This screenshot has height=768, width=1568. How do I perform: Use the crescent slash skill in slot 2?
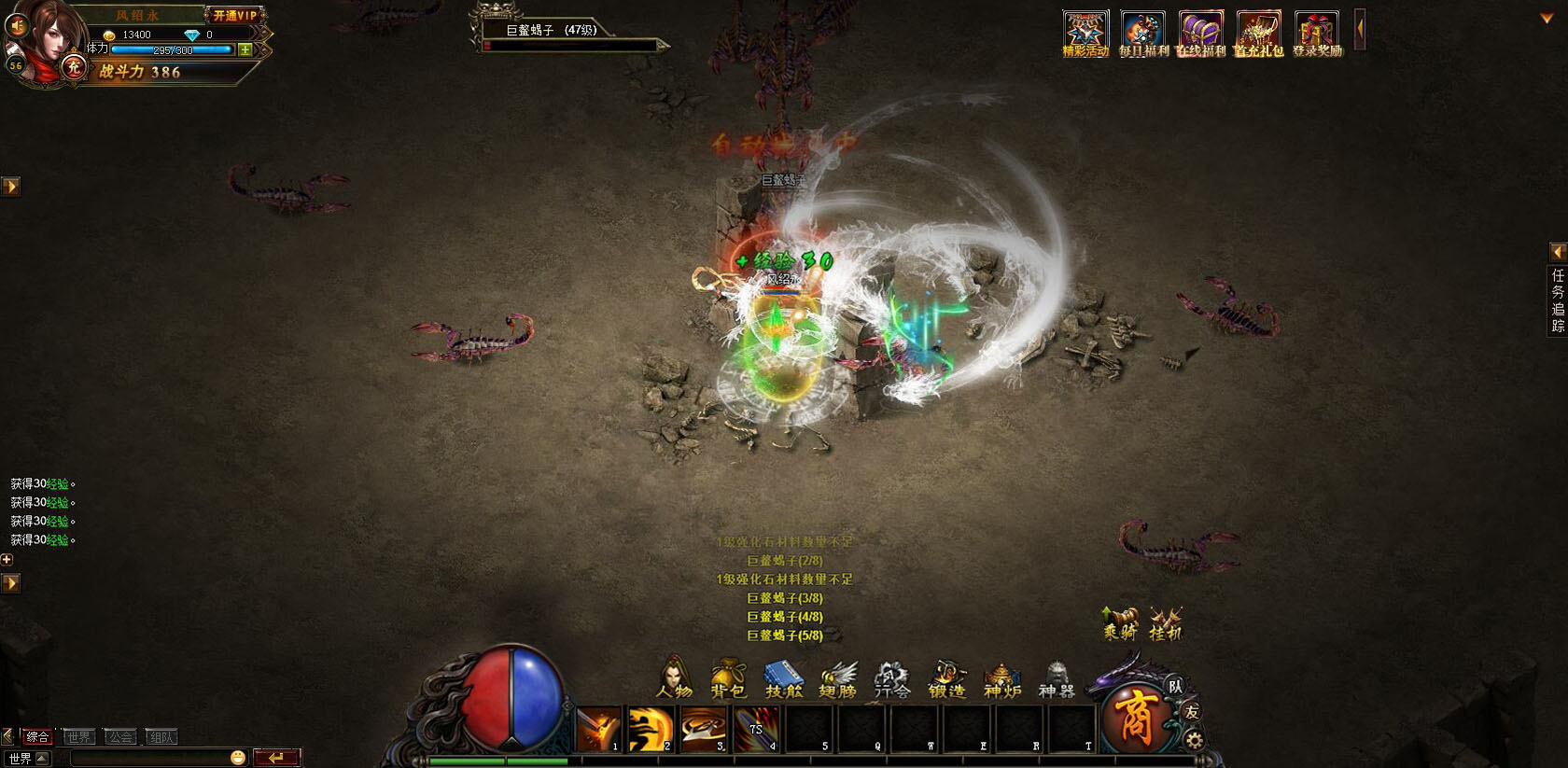[x=650, y=729]
